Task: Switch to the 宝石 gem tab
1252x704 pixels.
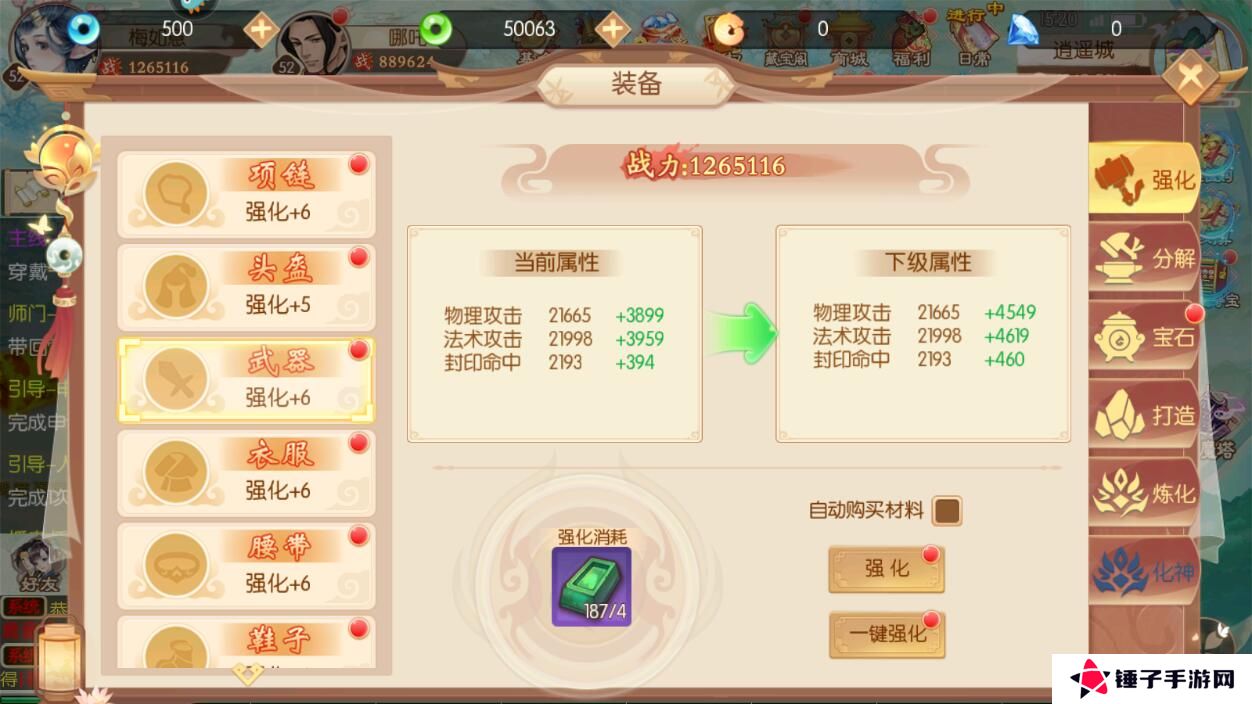Action: (x=1144, y=337)
